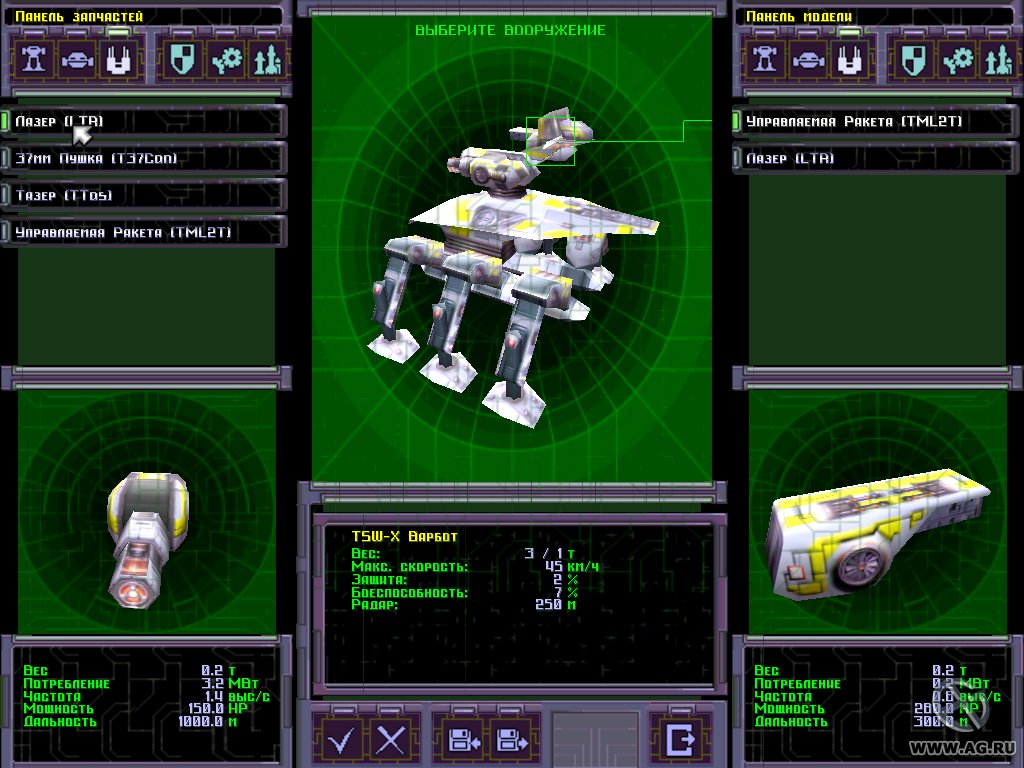The image size is (1024, 768).
Task: Open the walker chassis tab in model panel
Action: (x=765, y=59)
